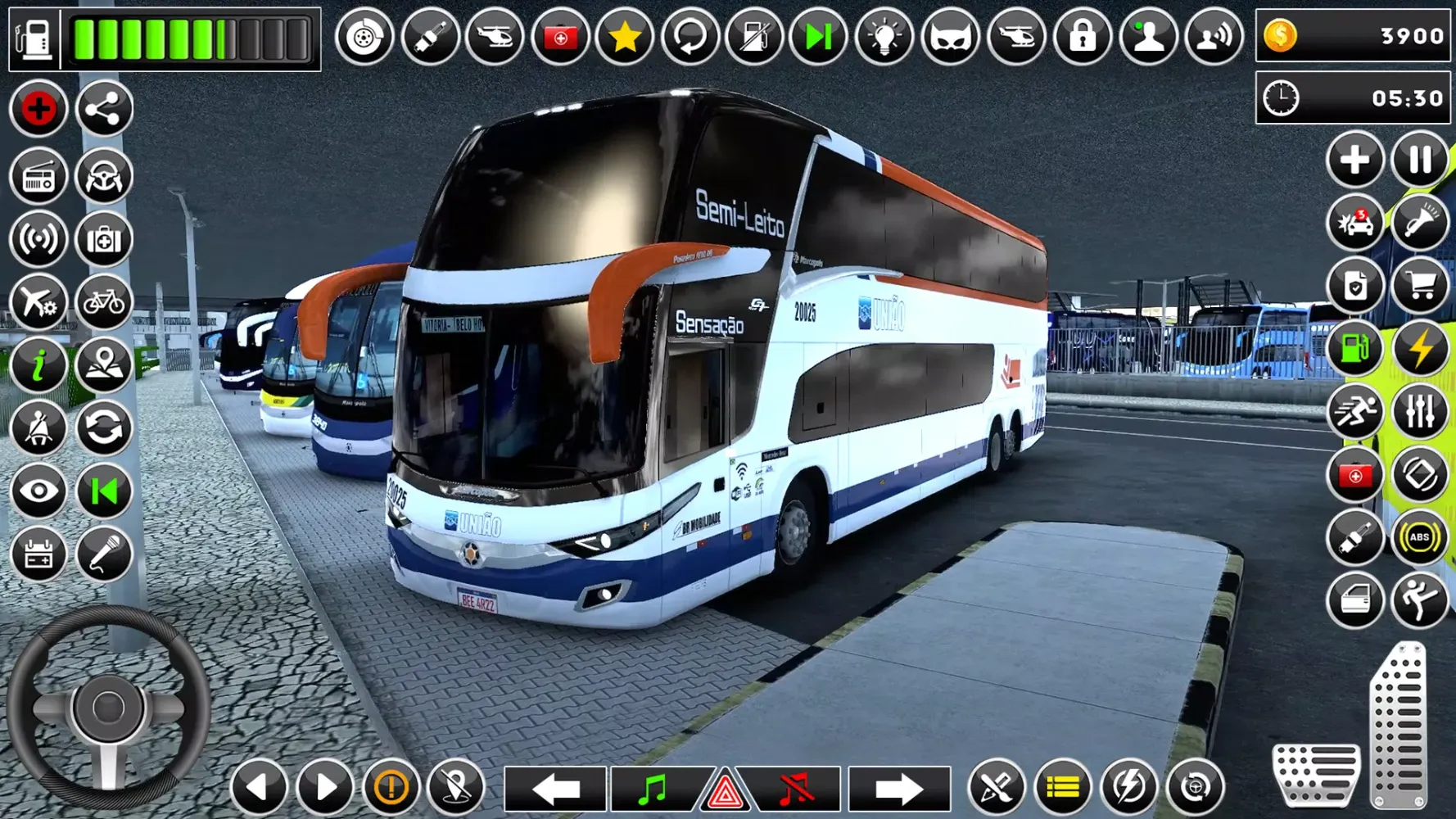The height and width of the screenshot is (819, 1456).
Task: Open the green fuel pump refuel
Action: pyautogui.click(x=1354, y=349)
